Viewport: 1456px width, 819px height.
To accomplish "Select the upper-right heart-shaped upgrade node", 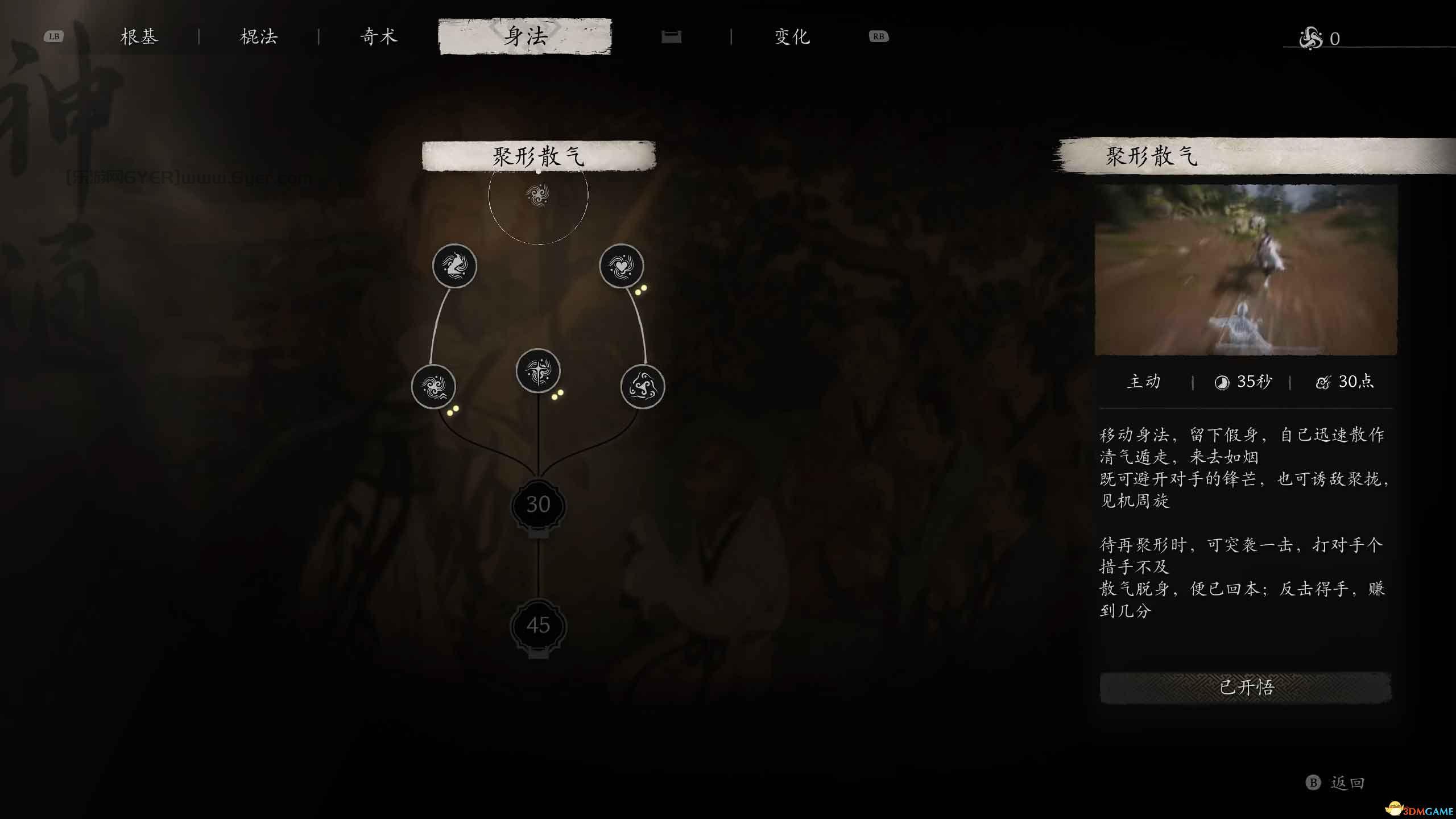I will coord(622,266).
